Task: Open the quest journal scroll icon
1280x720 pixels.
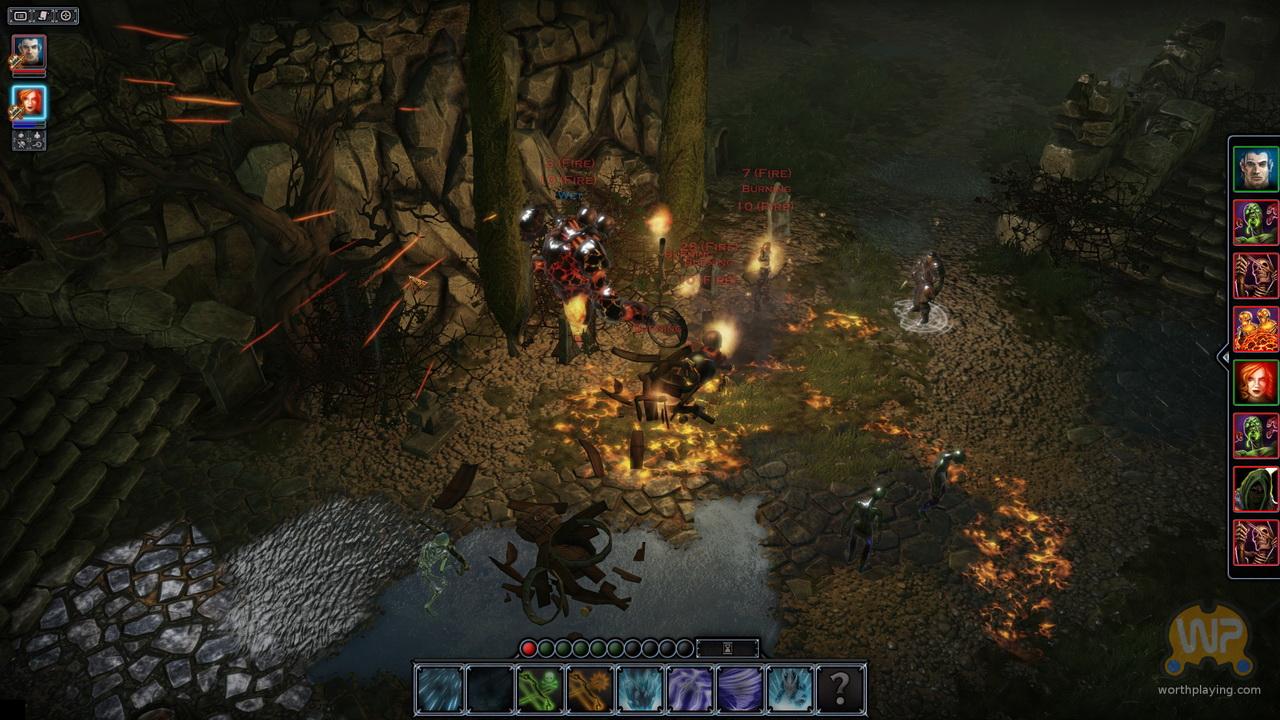Action: pos(43,15)
